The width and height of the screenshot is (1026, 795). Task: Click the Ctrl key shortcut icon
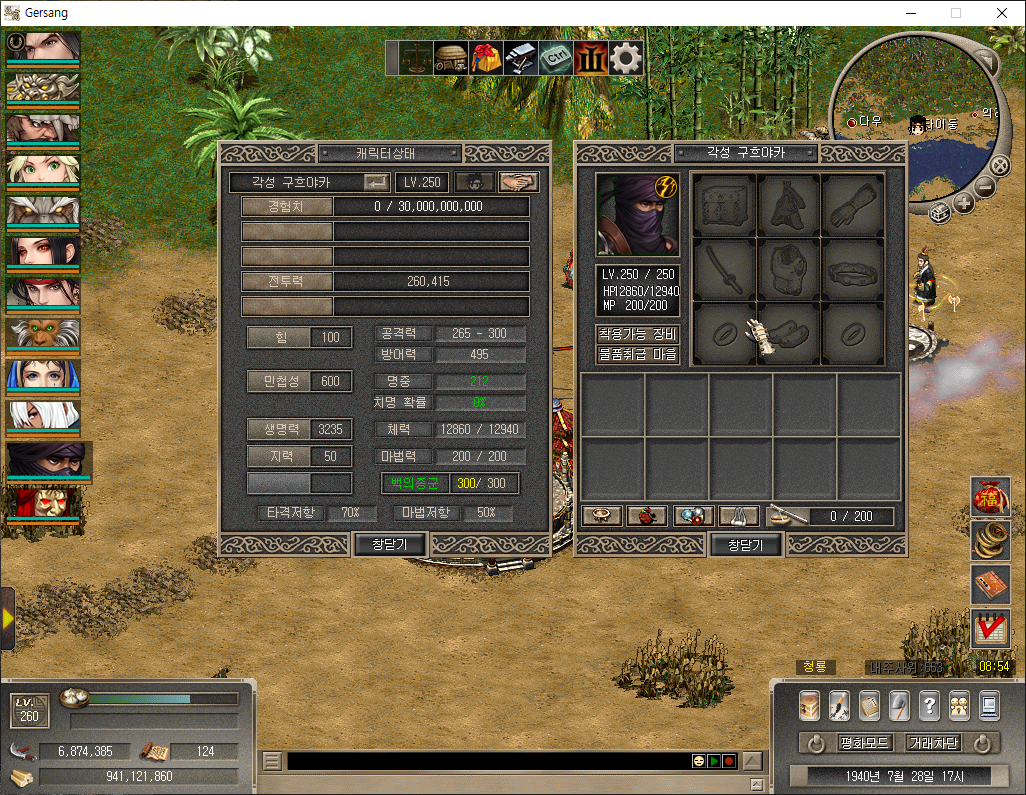coord(556,58)
